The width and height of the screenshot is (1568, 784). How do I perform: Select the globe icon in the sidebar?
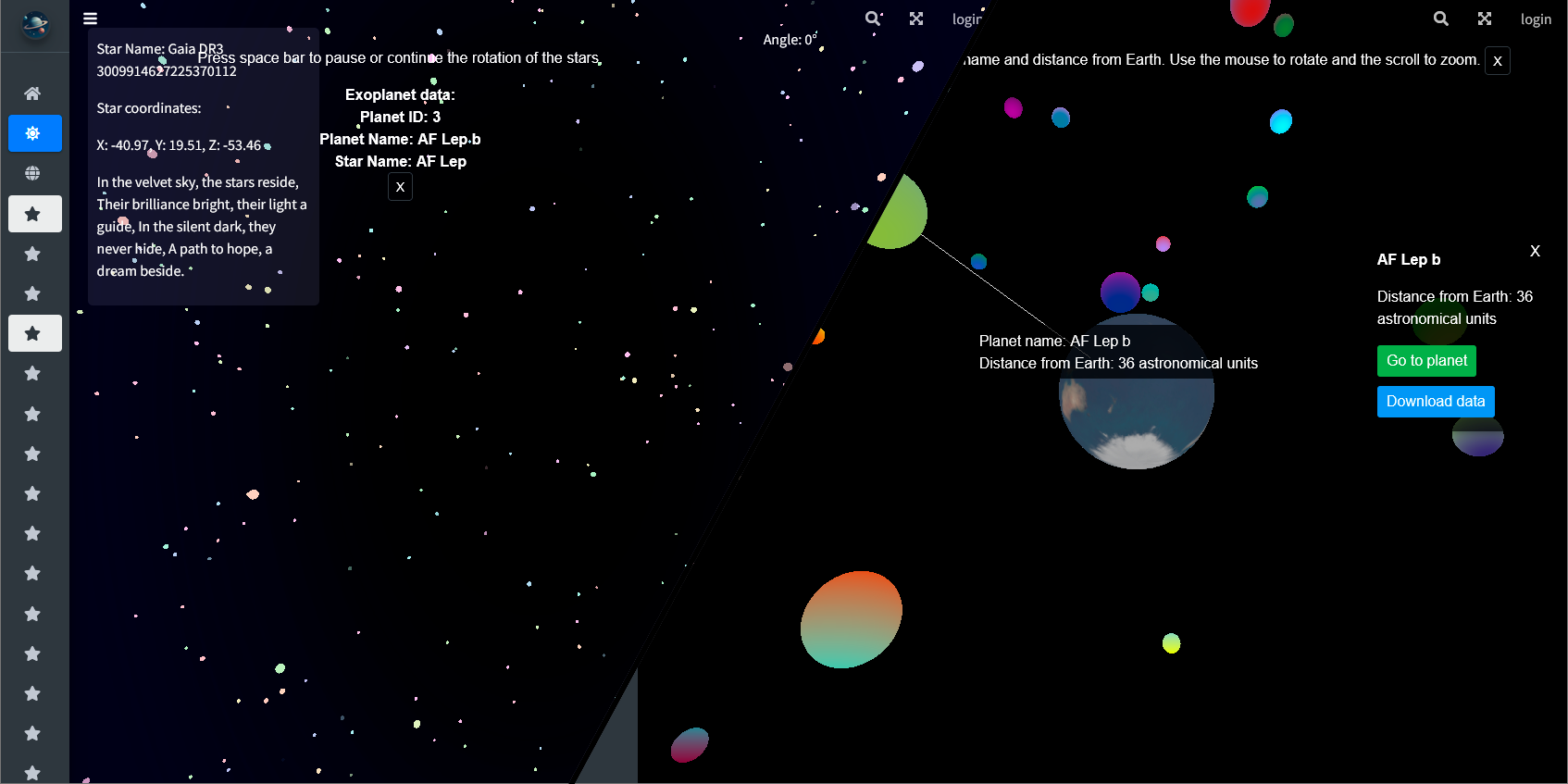point(33,173)
